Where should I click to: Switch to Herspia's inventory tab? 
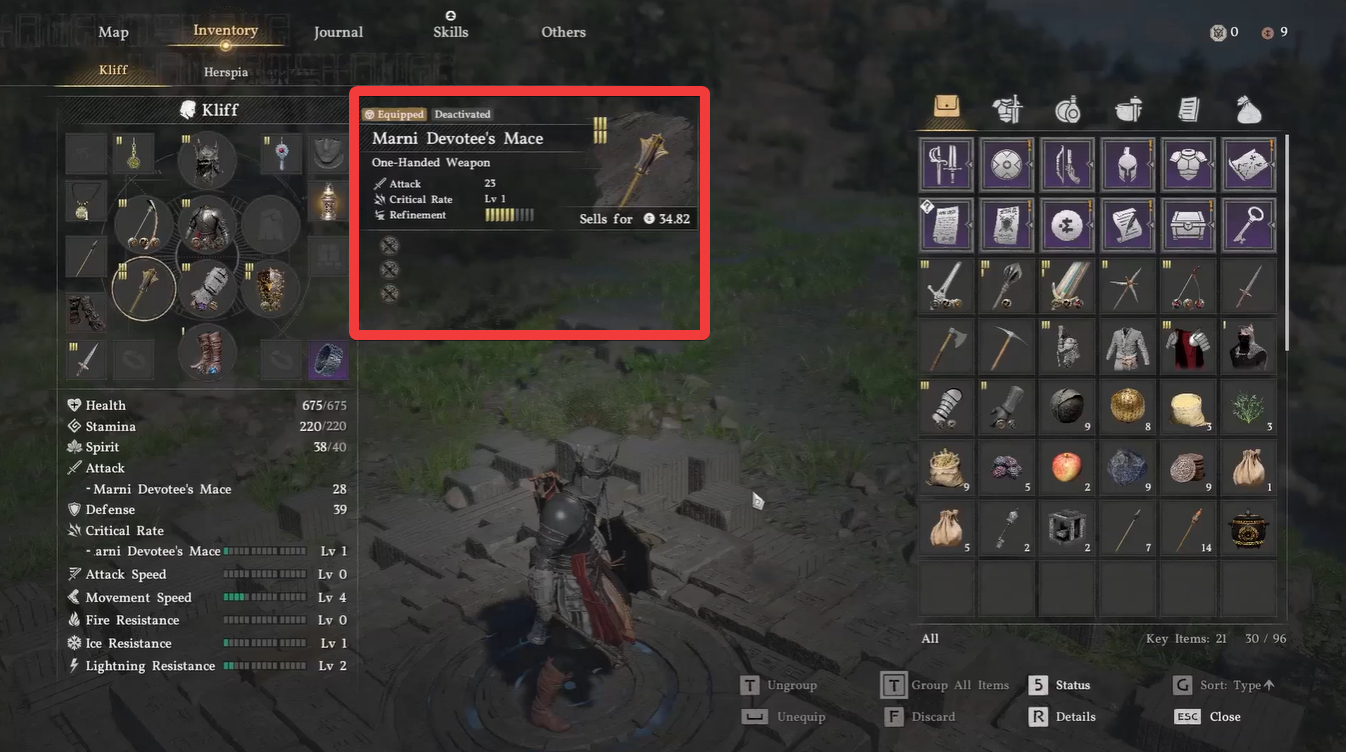[x=225, y=72]
